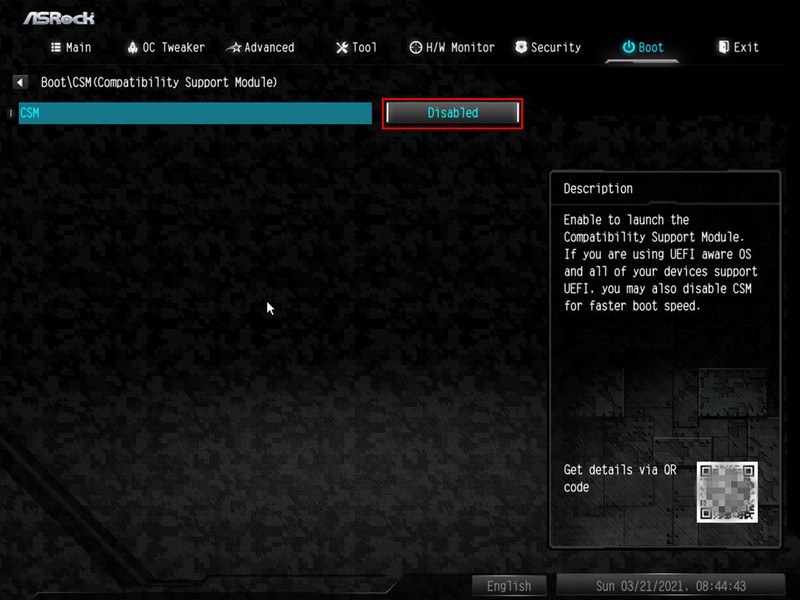
Task: Click the QR code for details
Action: click(727, 492)
